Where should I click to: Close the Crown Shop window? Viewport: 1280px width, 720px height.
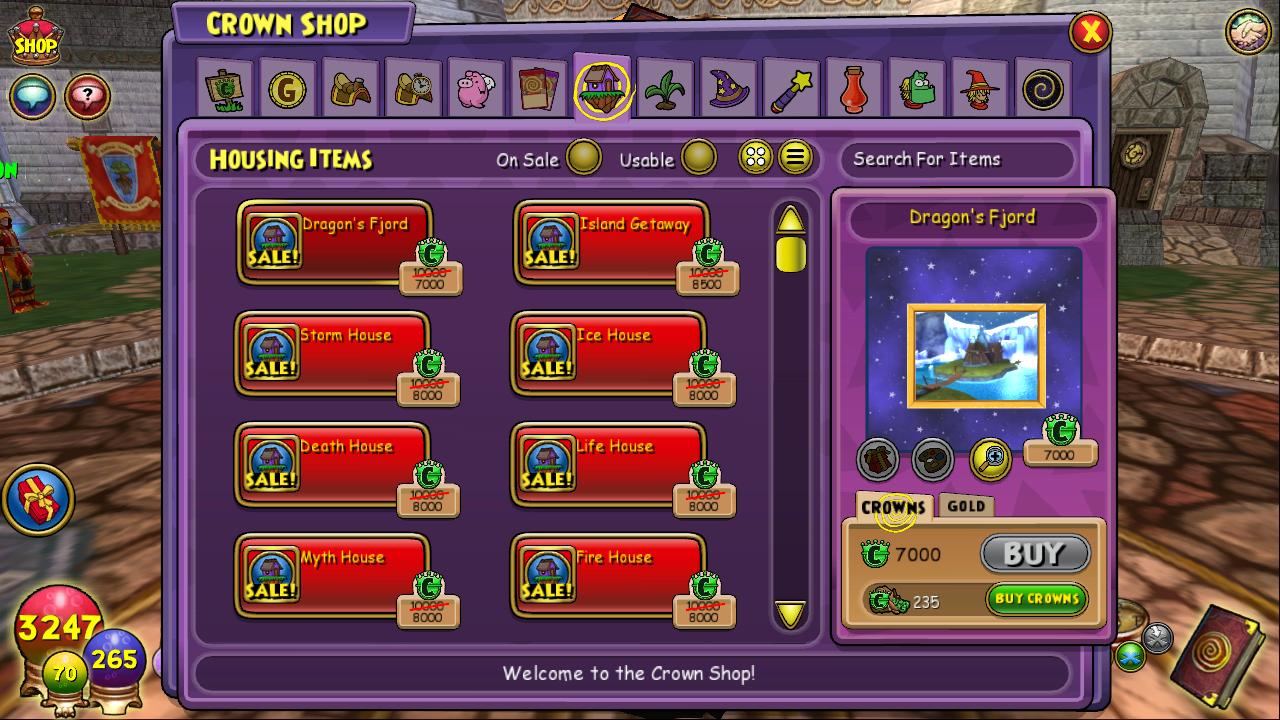pos(1090,33)
